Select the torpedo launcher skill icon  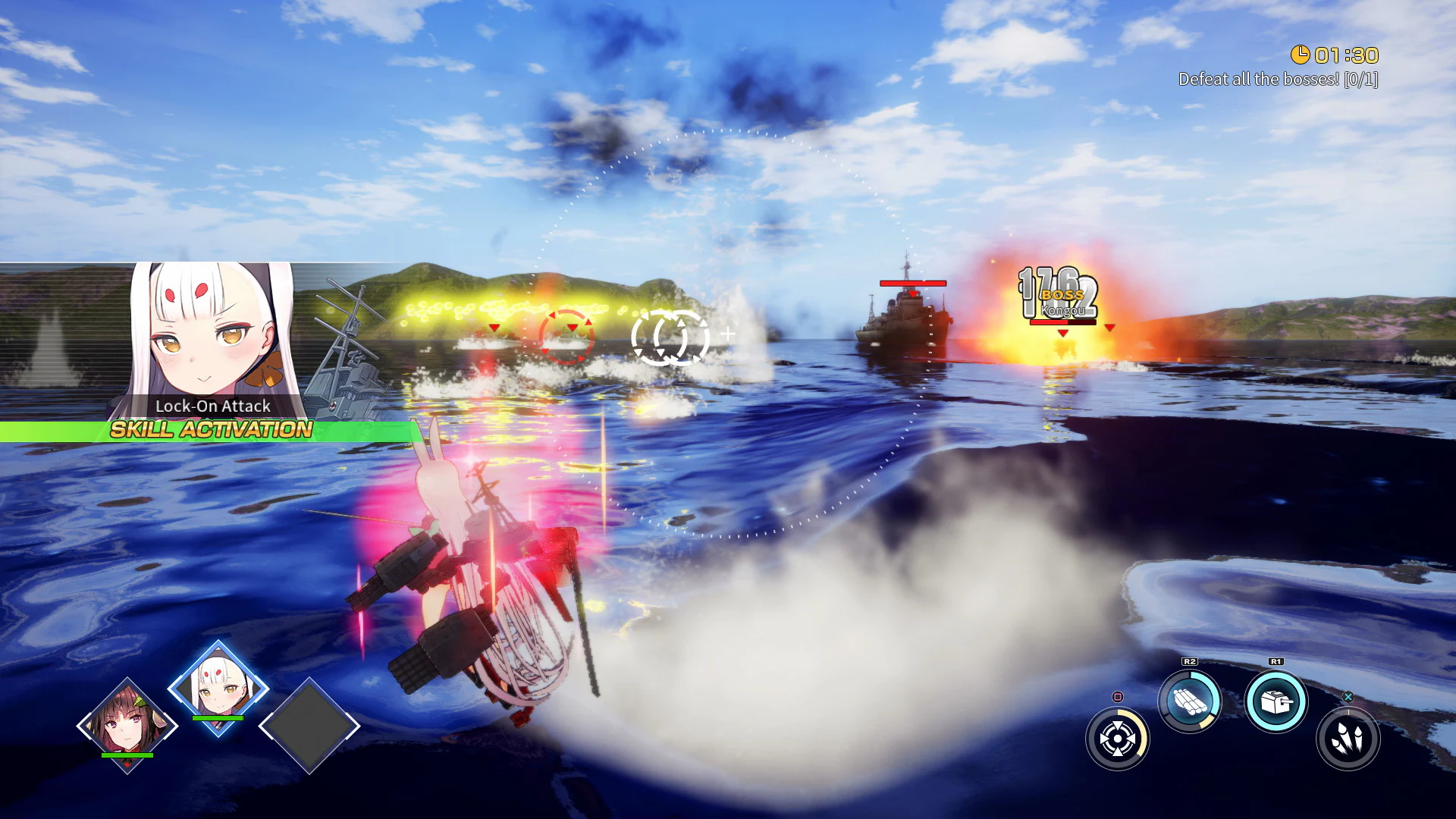coord(1189,699)
